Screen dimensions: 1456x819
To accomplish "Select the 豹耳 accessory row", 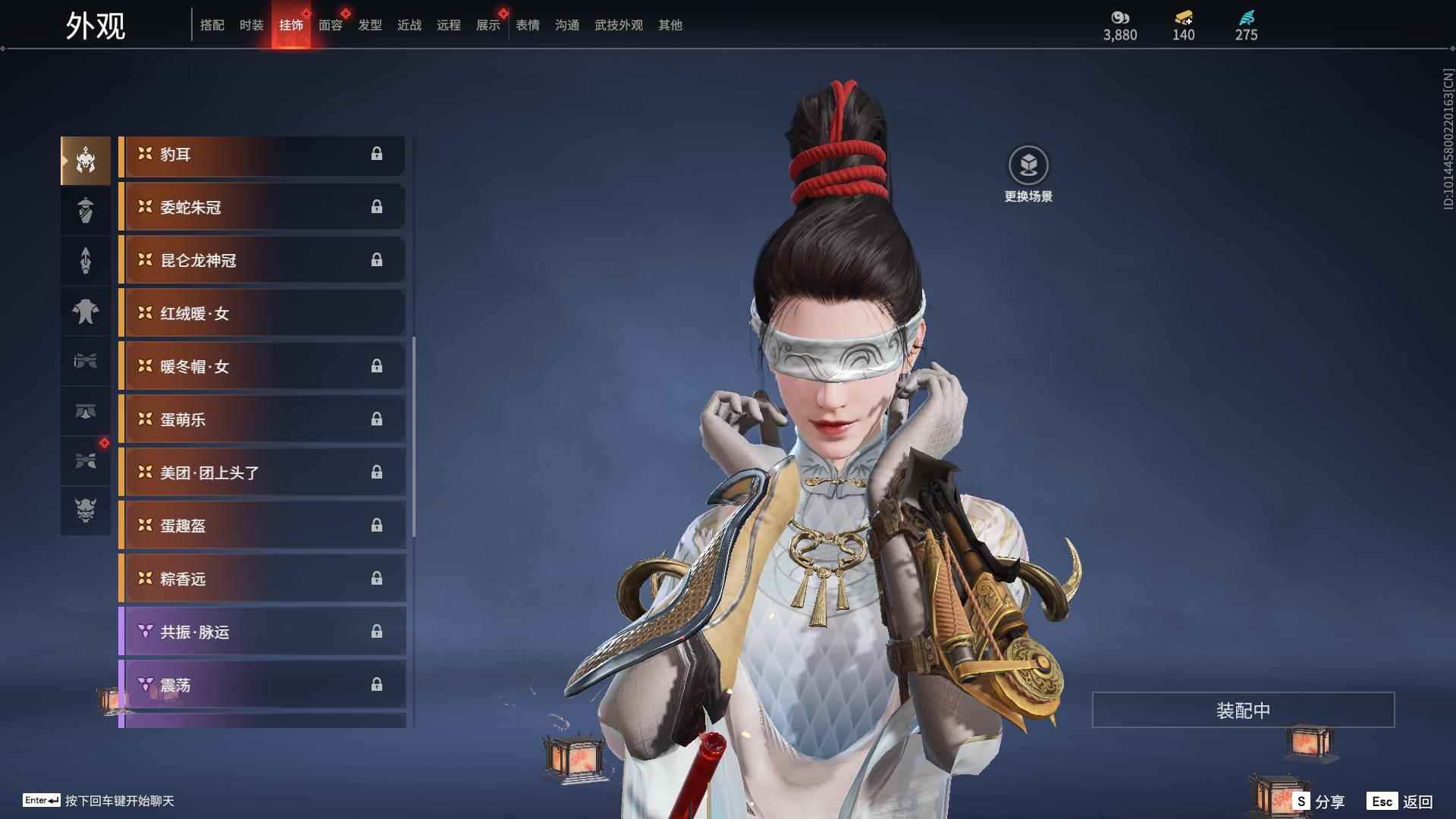I will click(262, 155).
